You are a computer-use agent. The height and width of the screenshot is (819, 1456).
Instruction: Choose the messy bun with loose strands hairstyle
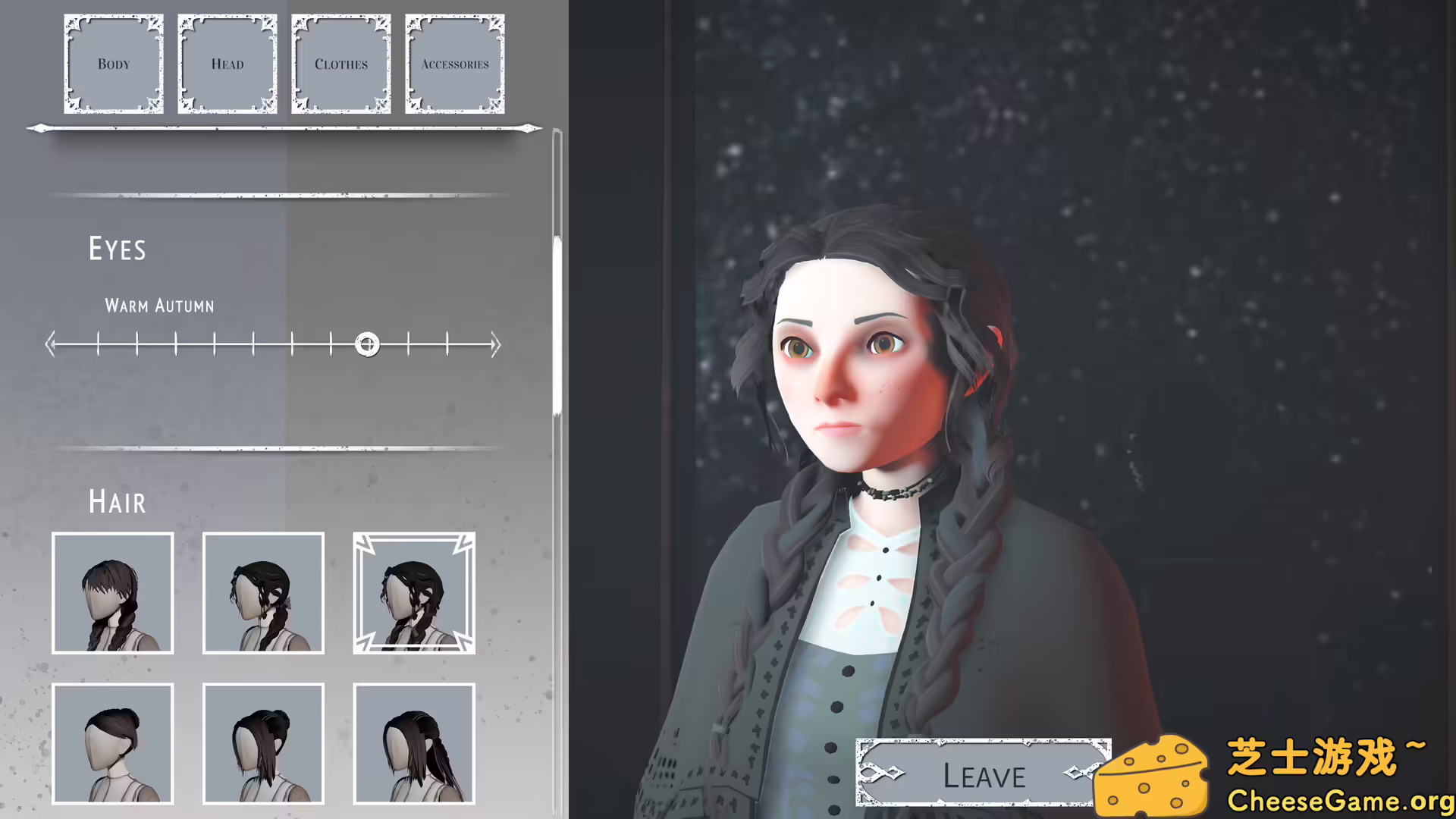coord(263,745)
